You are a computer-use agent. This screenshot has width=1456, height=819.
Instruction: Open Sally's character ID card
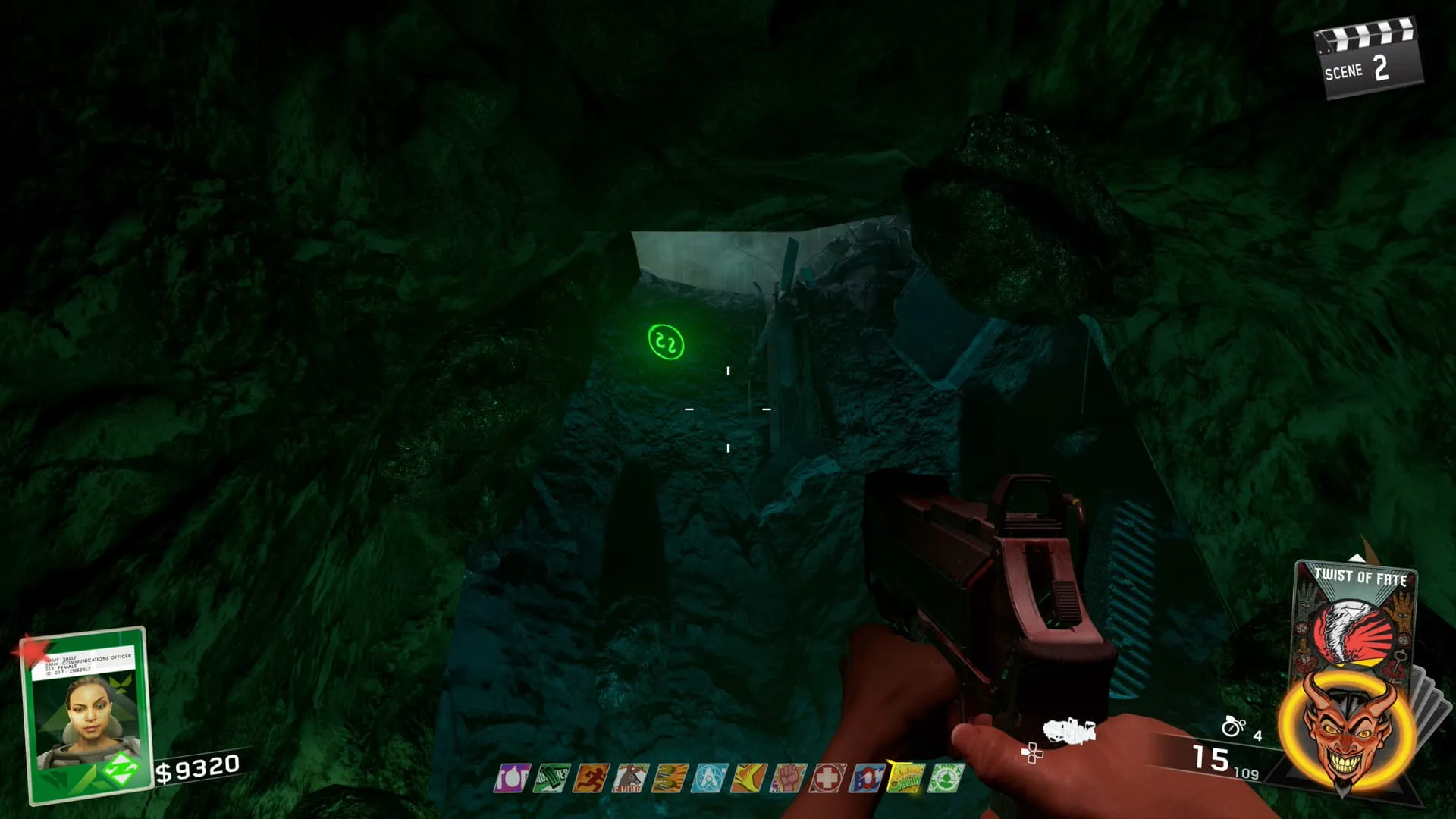(86, 711)
